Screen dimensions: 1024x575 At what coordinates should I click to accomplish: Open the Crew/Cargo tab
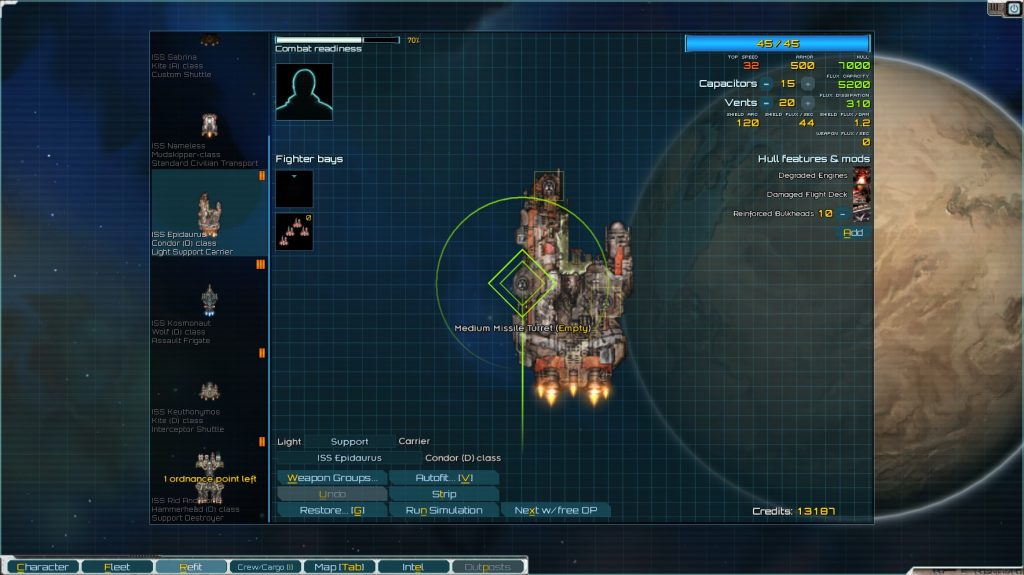coord(264,567)
